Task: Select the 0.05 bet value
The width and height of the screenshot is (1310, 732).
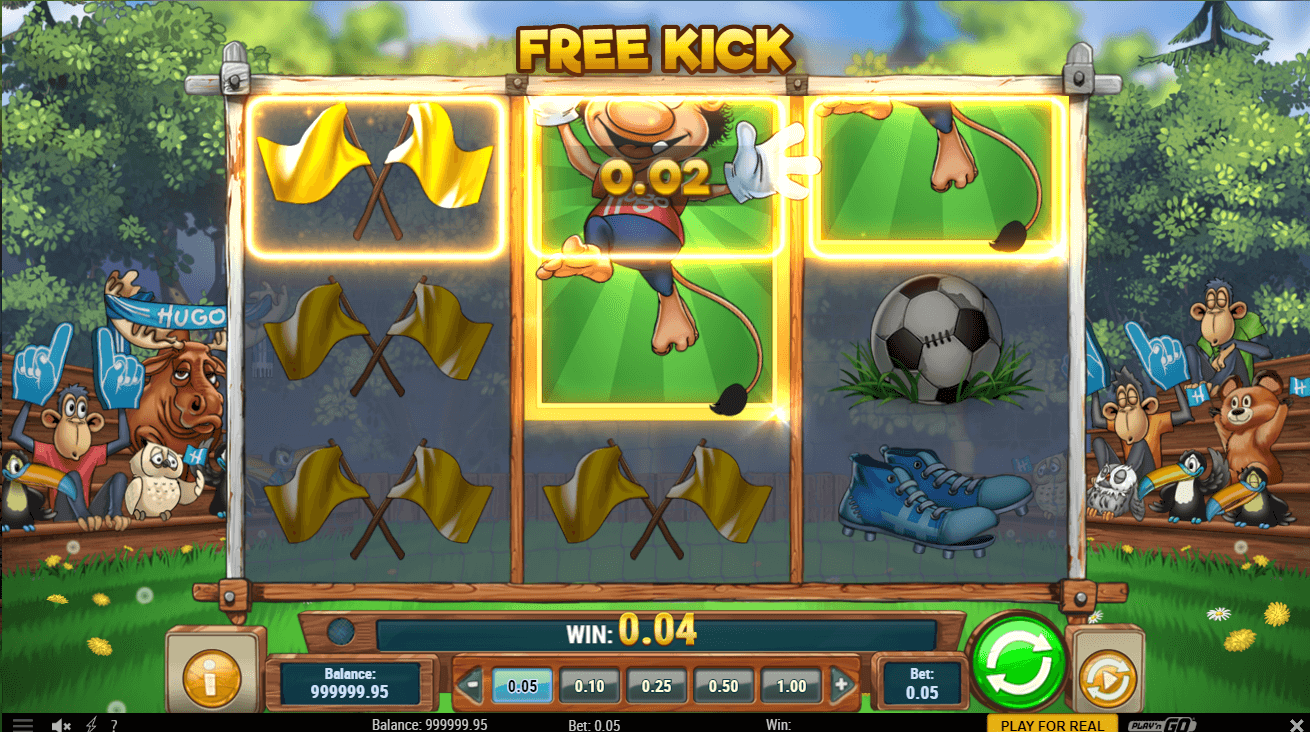Action: coord(522,686)
